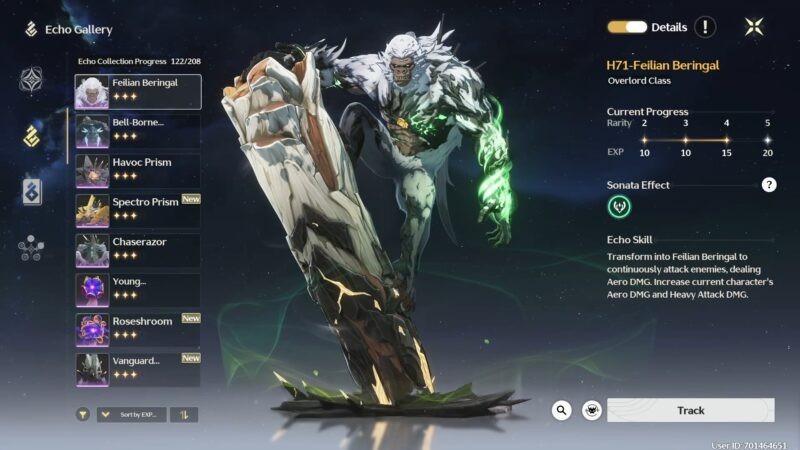Close the Echo Gallery screen

[x=754, y=27]
